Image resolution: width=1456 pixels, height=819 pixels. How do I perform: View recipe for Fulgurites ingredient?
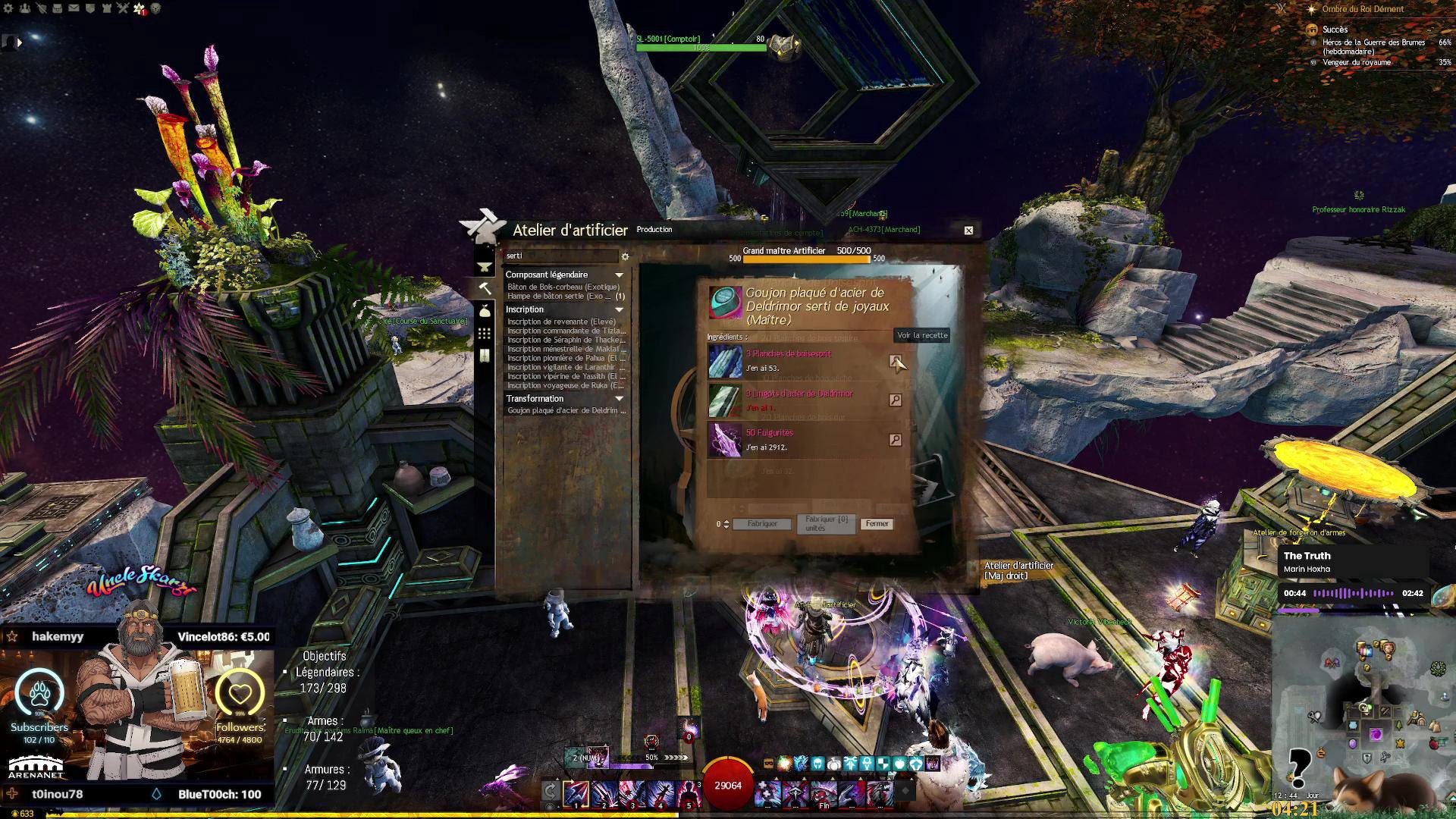pyautogui.click(x=895, y=440)
